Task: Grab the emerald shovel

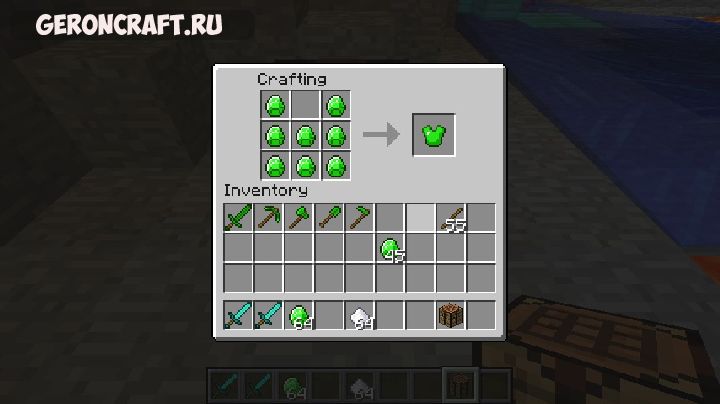Action: click(329, 217)
